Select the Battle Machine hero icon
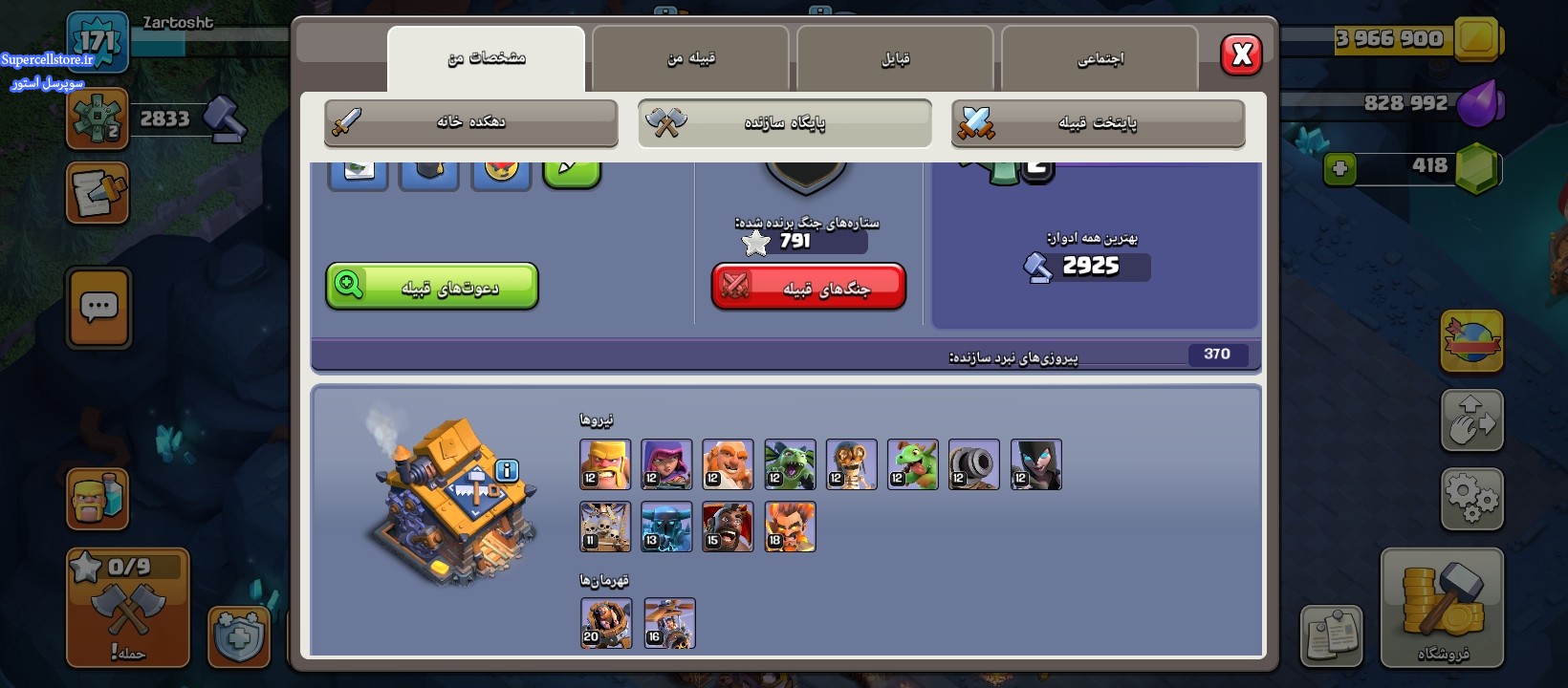Viewport: 1568px width, 688px height. (606, 623)
